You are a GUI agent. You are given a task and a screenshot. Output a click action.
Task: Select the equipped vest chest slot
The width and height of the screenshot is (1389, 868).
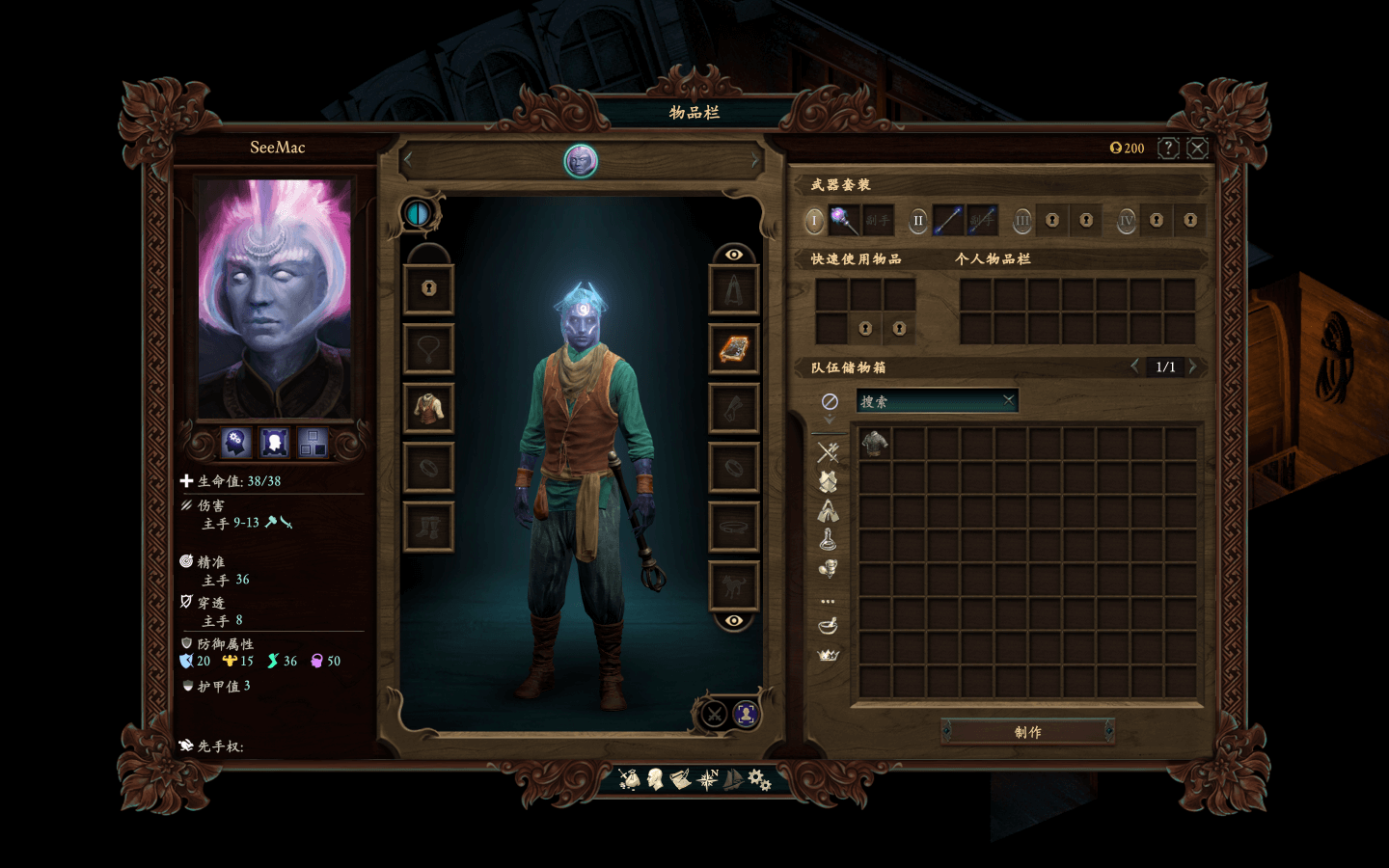click(428, 408)
